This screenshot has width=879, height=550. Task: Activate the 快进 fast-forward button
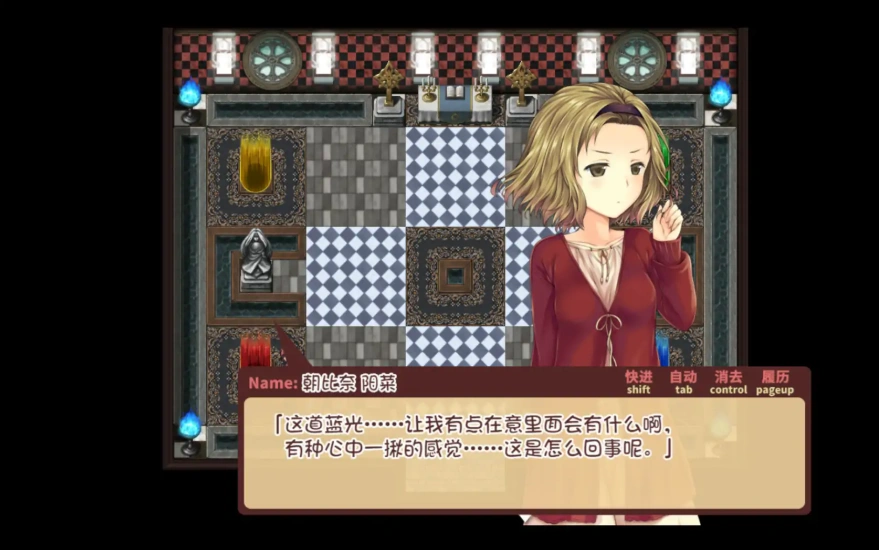[x=638, y=381]
